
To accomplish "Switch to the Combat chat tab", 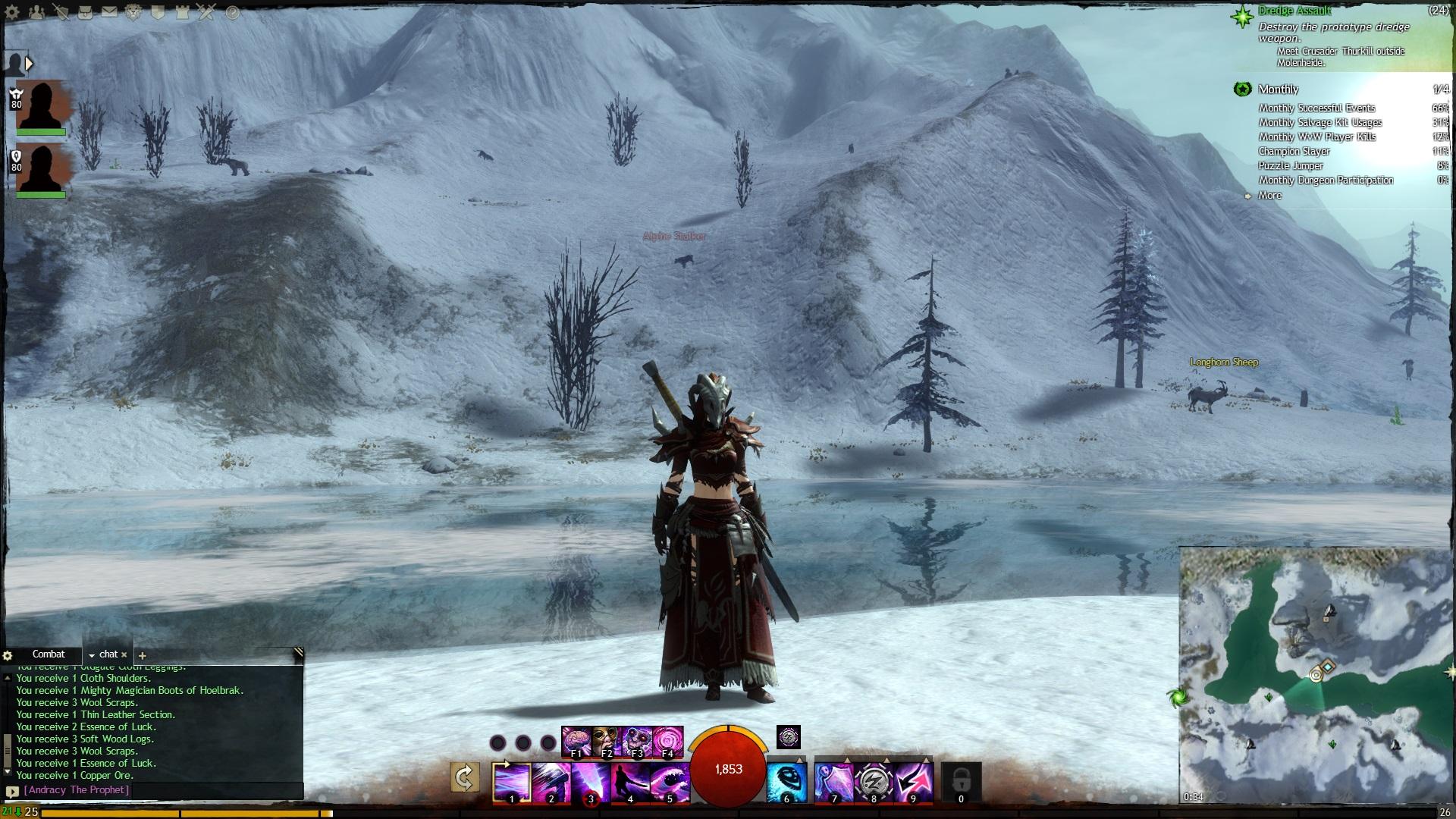I will point(49,654).
